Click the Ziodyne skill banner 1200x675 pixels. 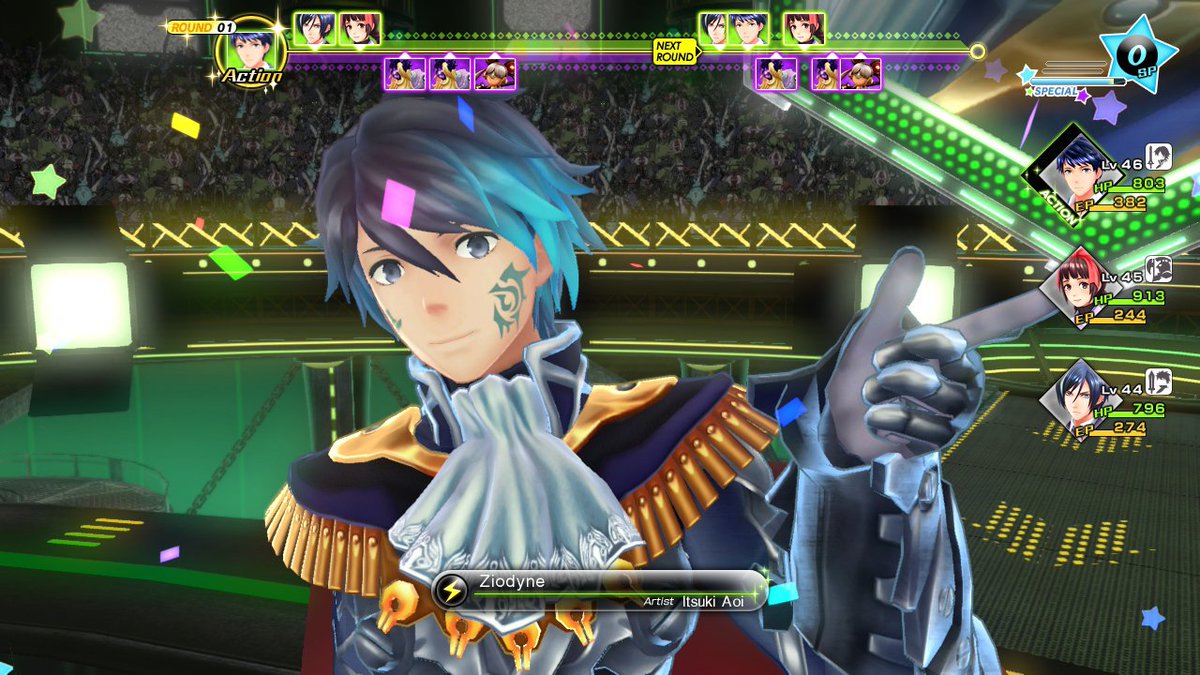598,590
